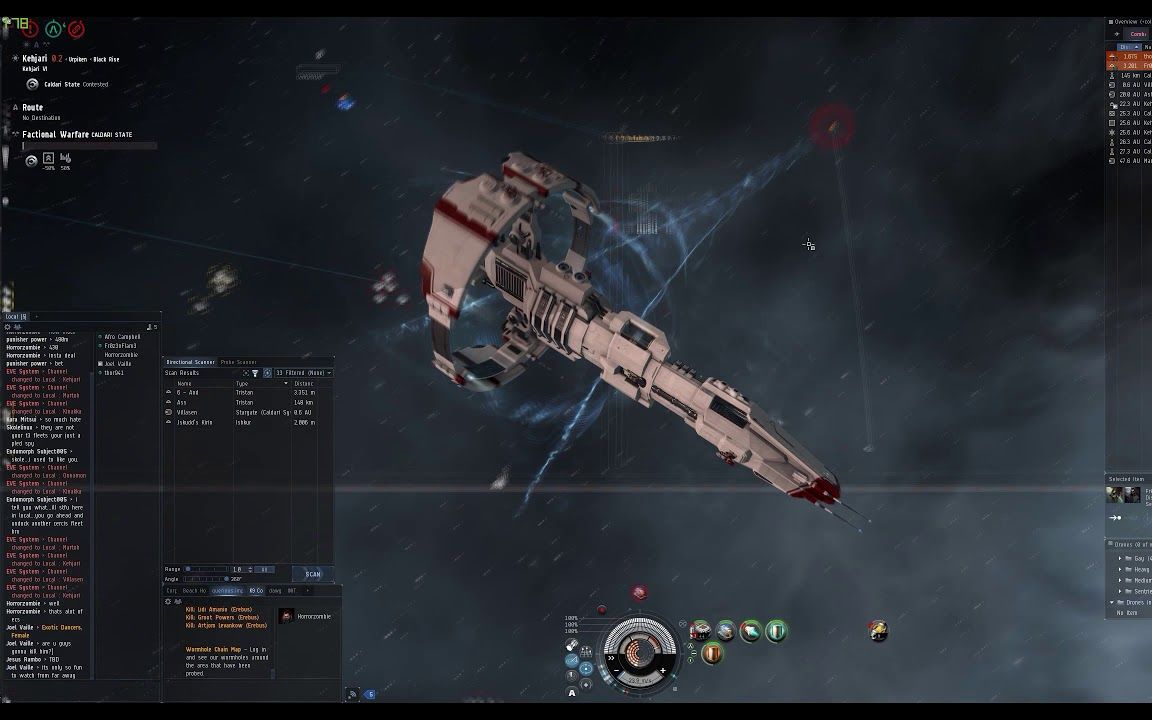Select Joel Vaille in local member list
The width and height of the screenshot is (1152, 720).
pyautogui.click(x=118, y=364)
